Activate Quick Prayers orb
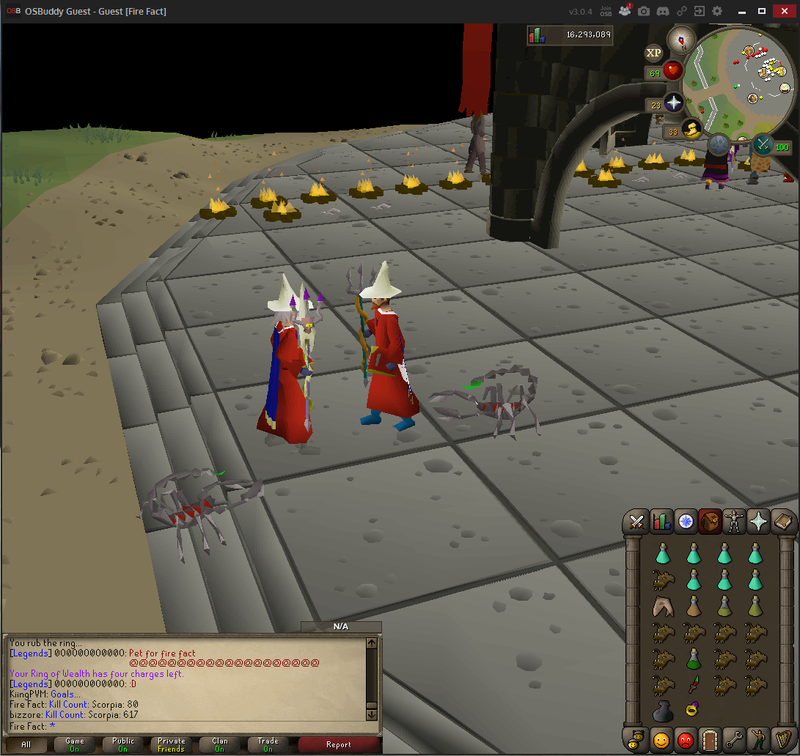Image resolution: width=800 pixels, height=756 pixels. [x=673, y=104]
